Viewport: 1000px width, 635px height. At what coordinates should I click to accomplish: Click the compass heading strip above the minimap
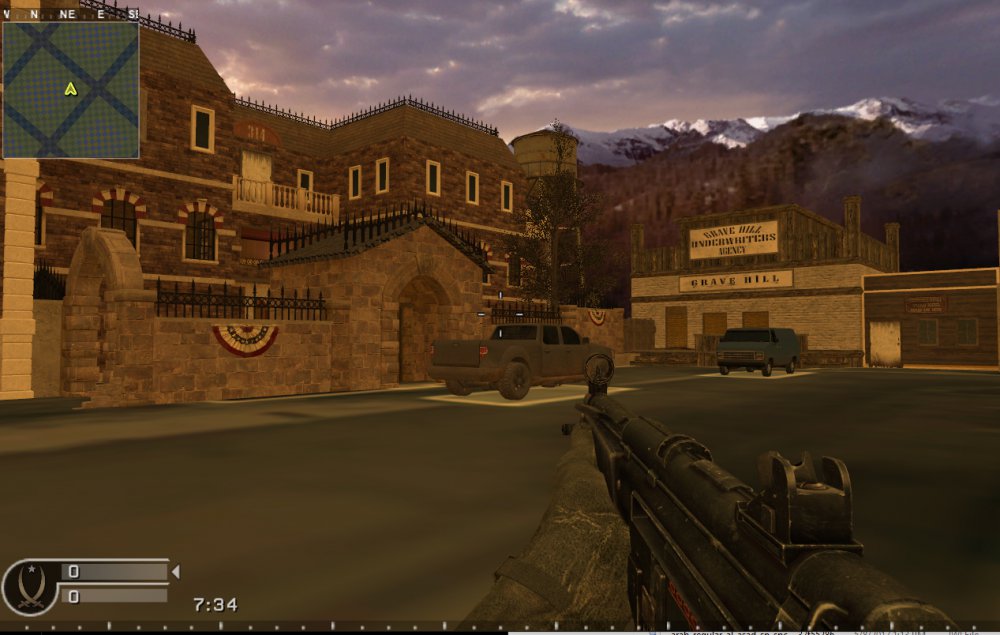(70, 14)
